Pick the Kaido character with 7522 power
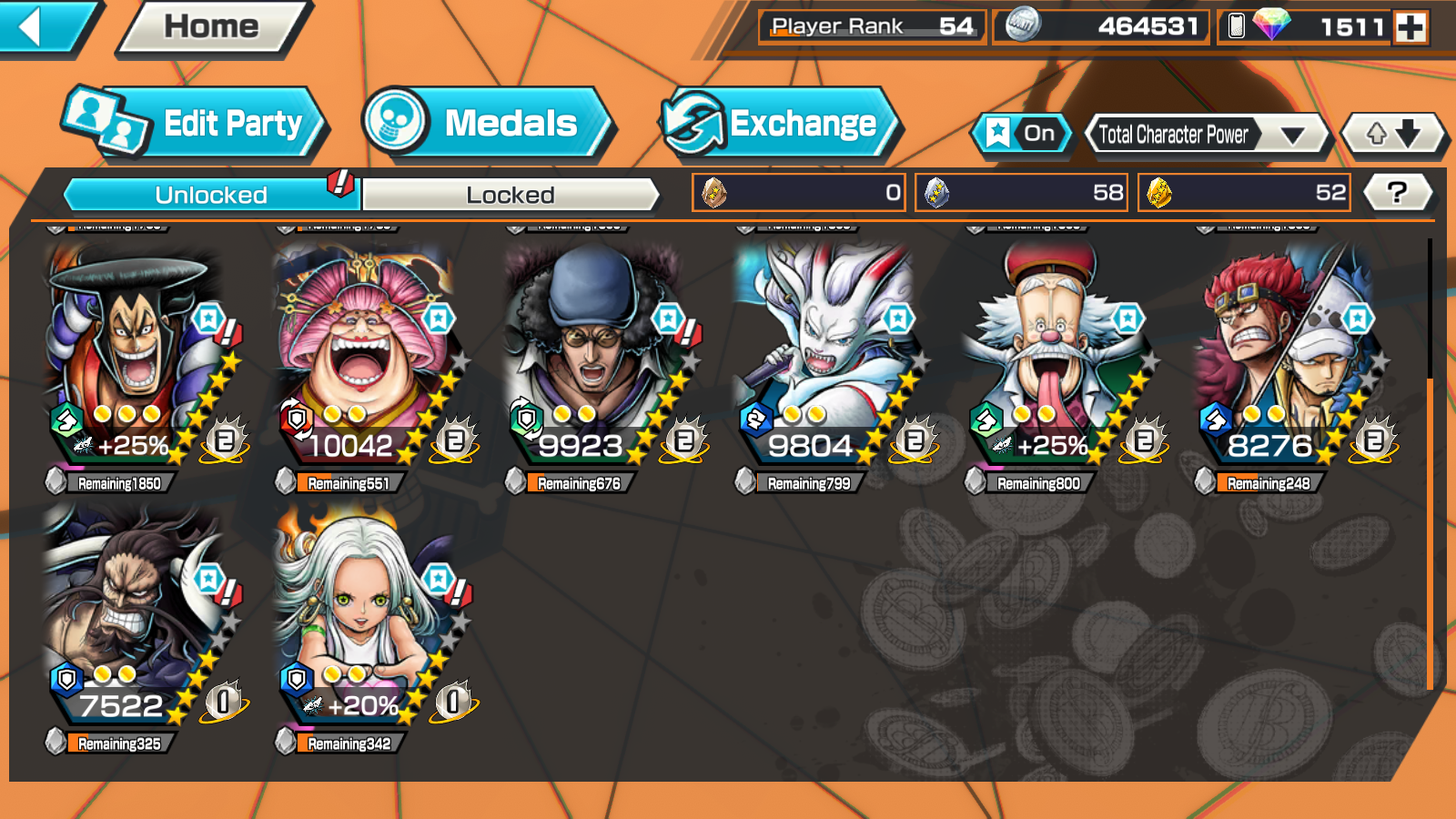 [135, 614]
